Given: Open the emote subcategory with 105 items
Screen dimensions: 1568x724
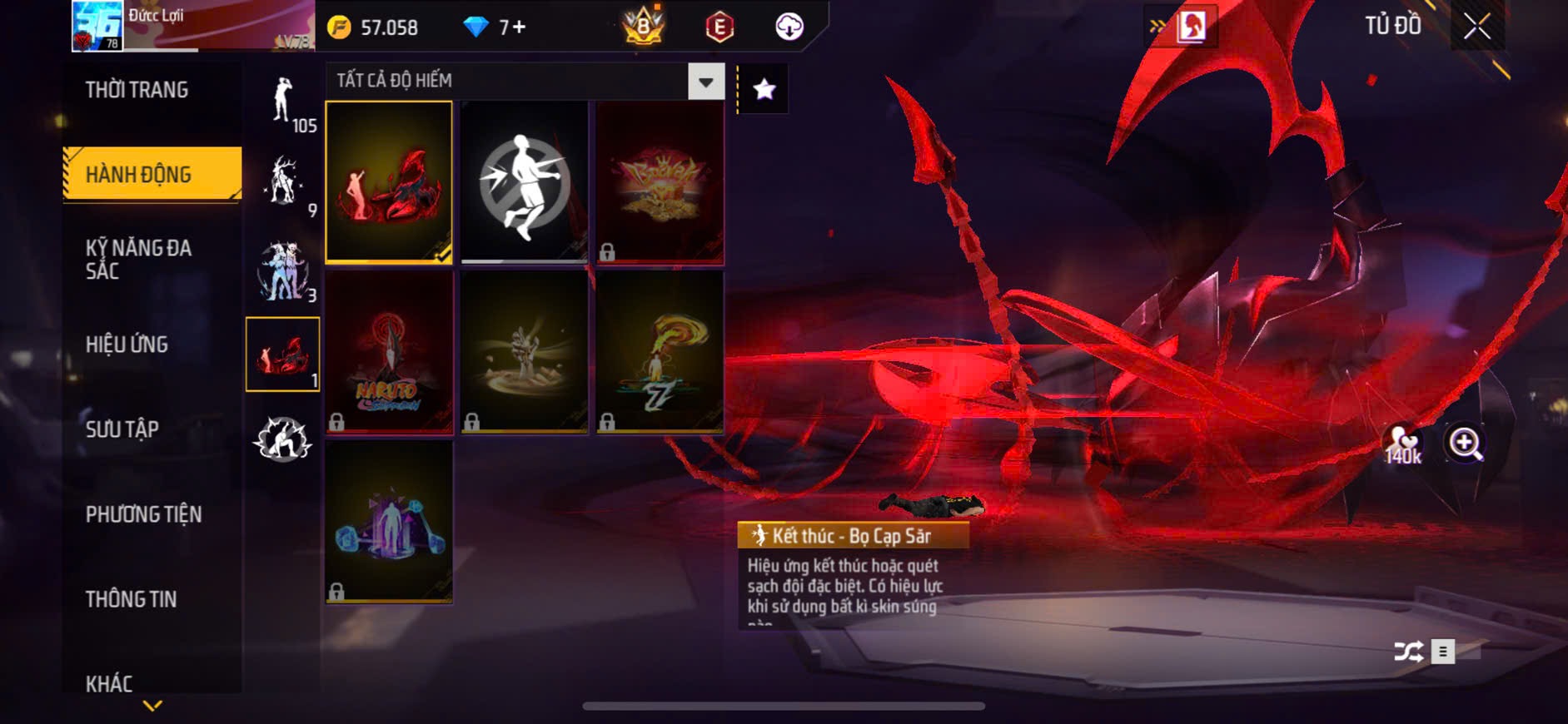Looking at the screenshot, I should 284,102.
